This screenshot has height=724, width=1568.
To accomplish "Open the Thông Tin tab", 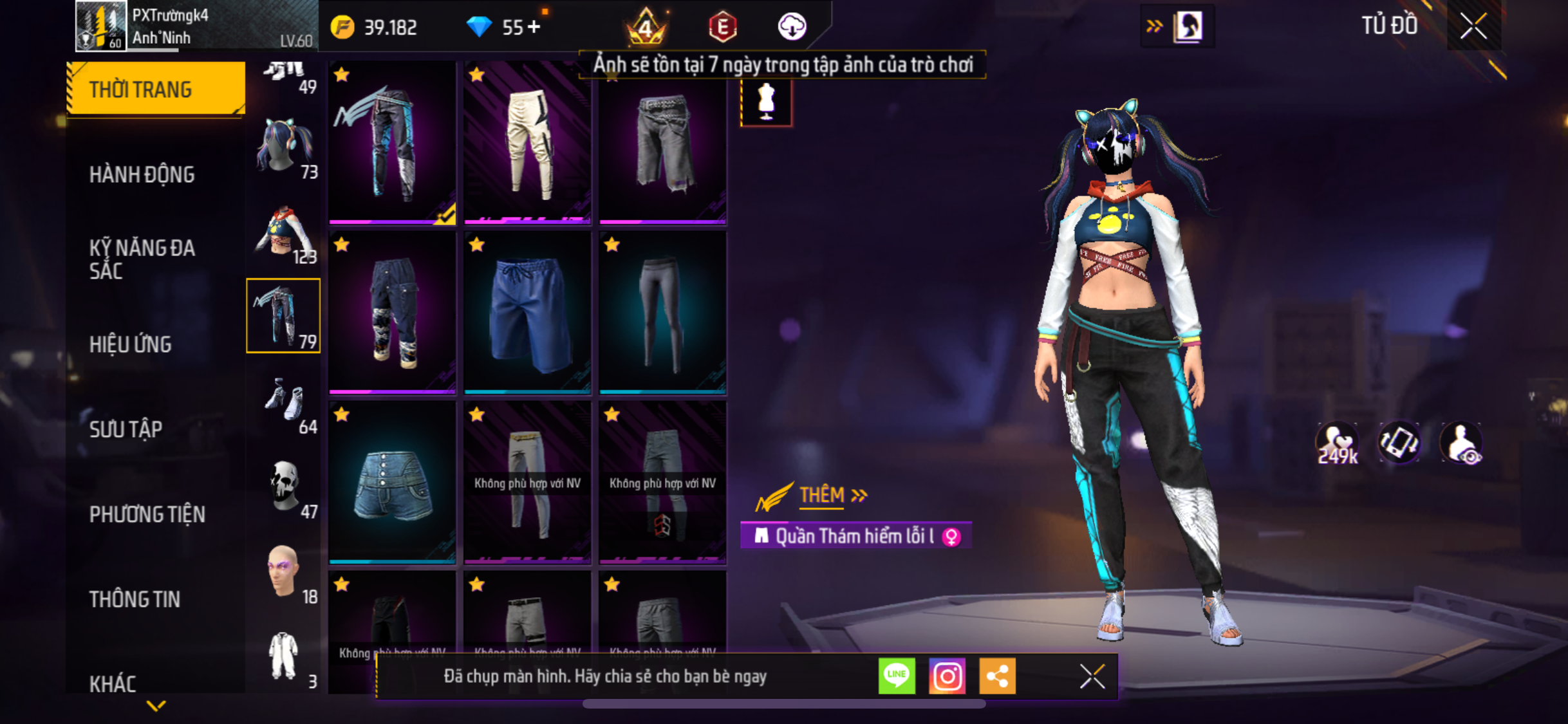I will 135,599.
